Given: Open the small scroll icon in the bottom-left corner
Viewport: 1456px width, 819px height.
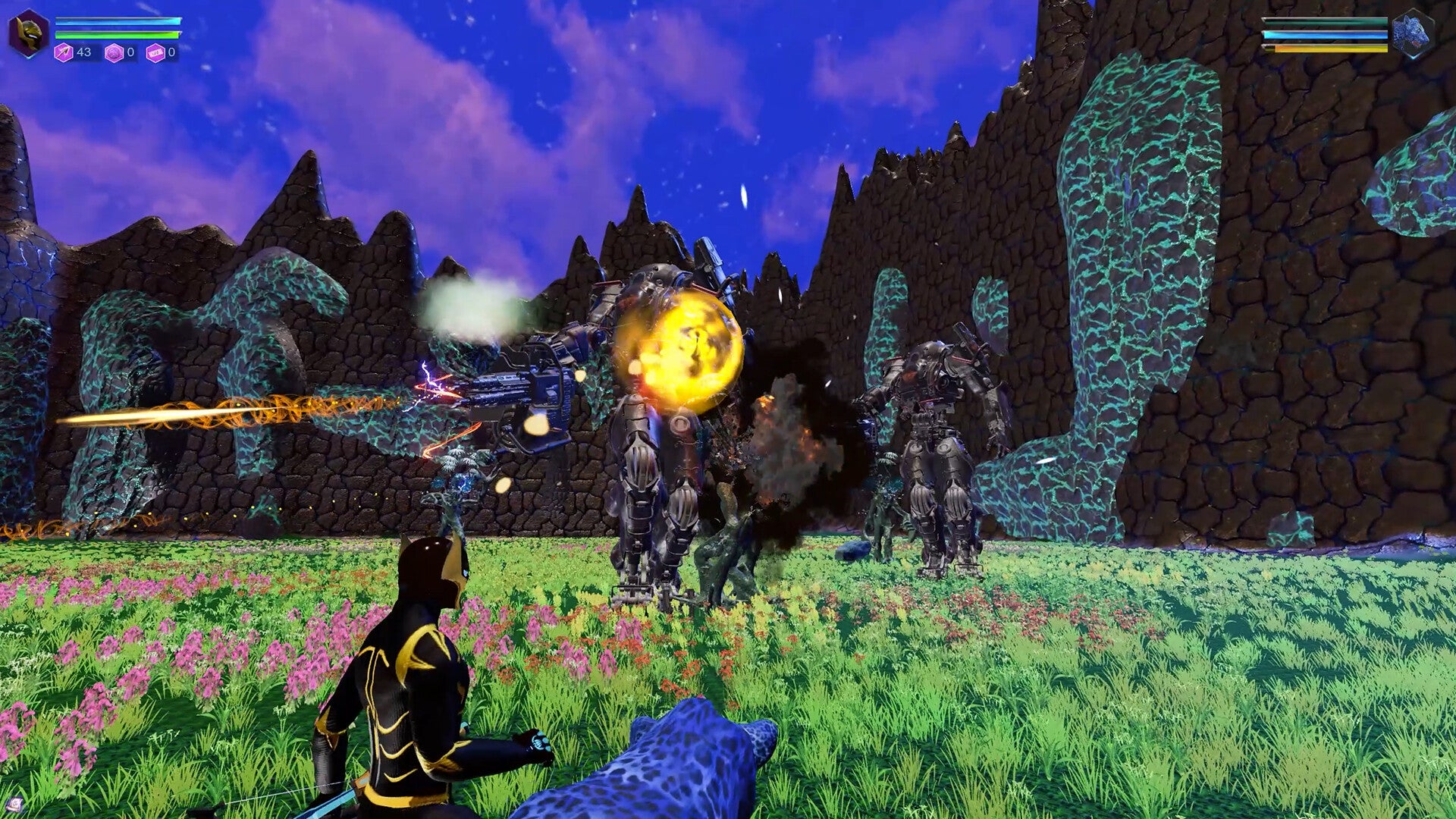Looking at the screenshot, I should click(x=14, y=805).
